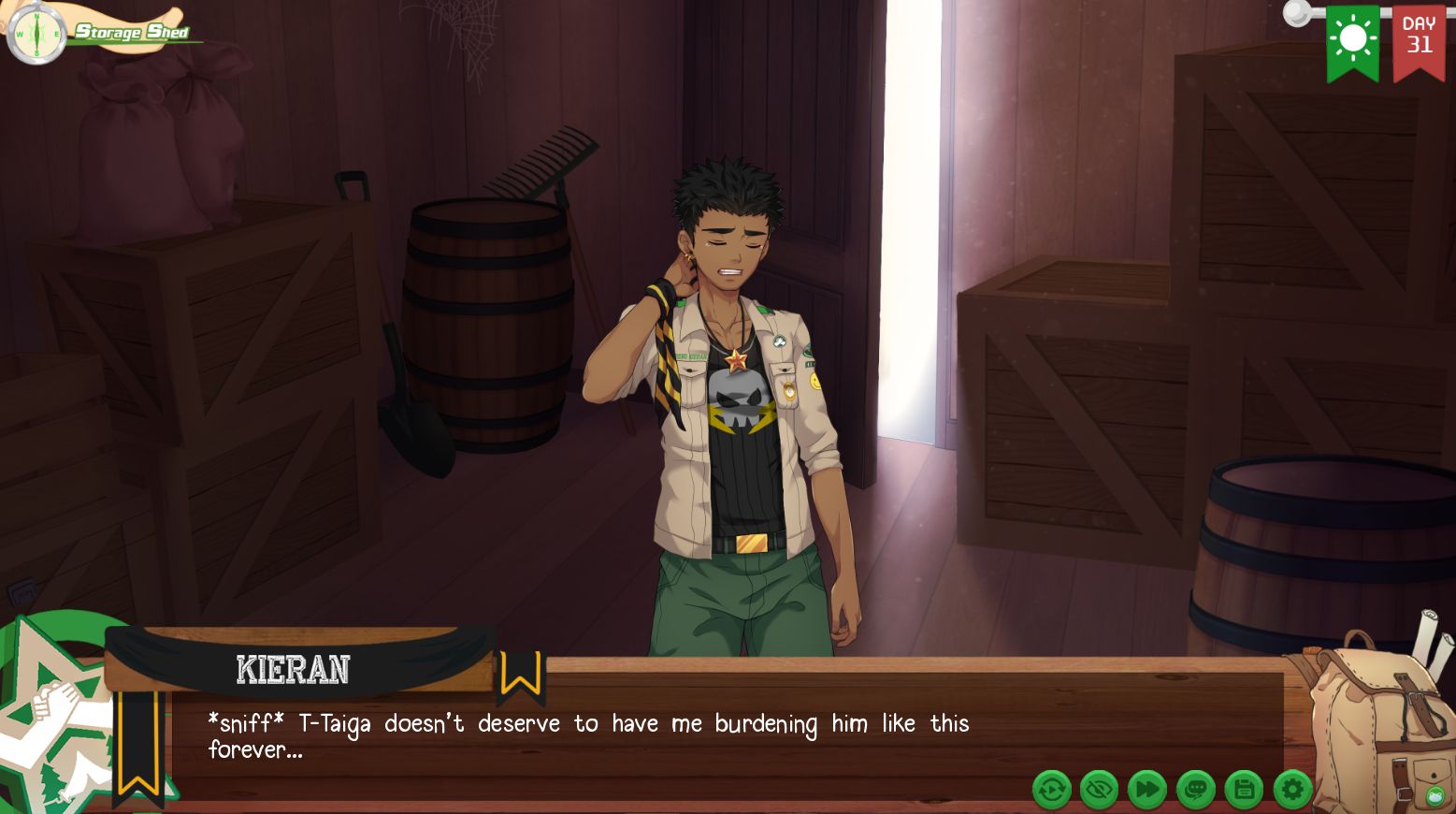Open the settings gear icon

tap(1293, 790)
